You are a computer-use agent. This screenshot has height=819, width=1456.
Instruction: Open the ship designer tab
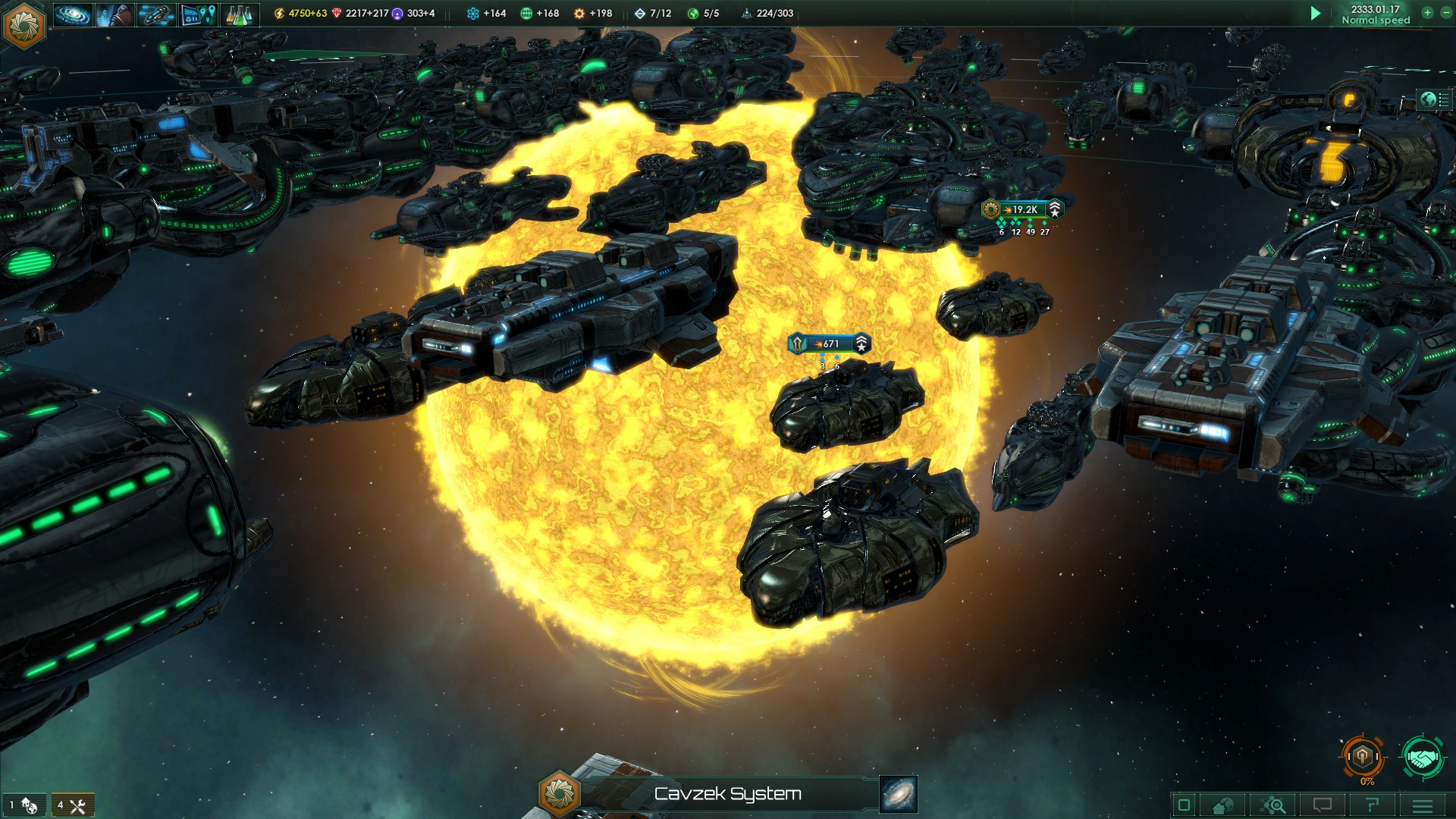coord(157,14)
